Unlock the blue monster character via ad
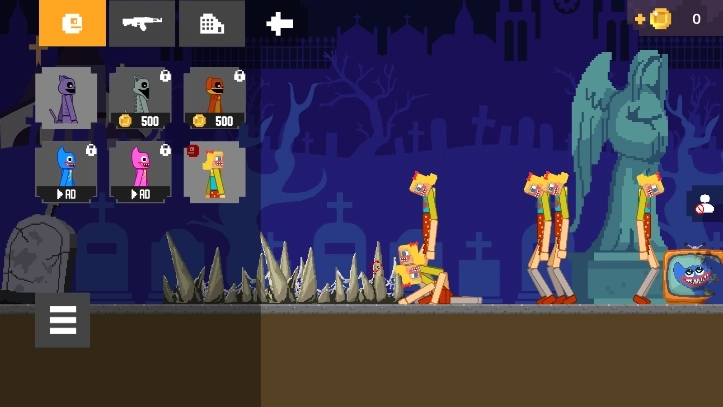The height and width of the screenshot is (407, 723). coord(66,171)
